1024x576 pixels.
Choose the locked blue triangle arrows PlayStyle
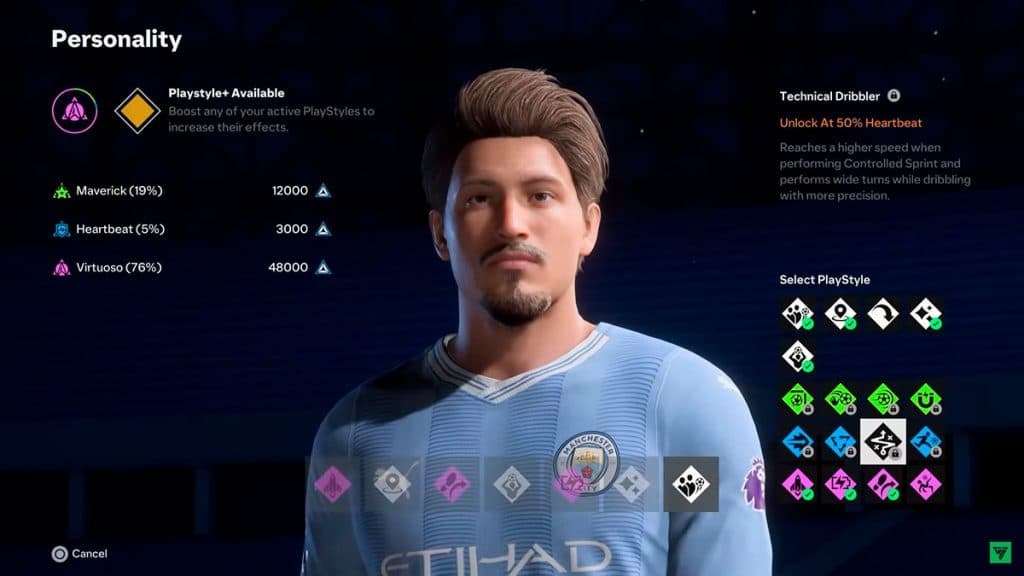click(840, 442)
